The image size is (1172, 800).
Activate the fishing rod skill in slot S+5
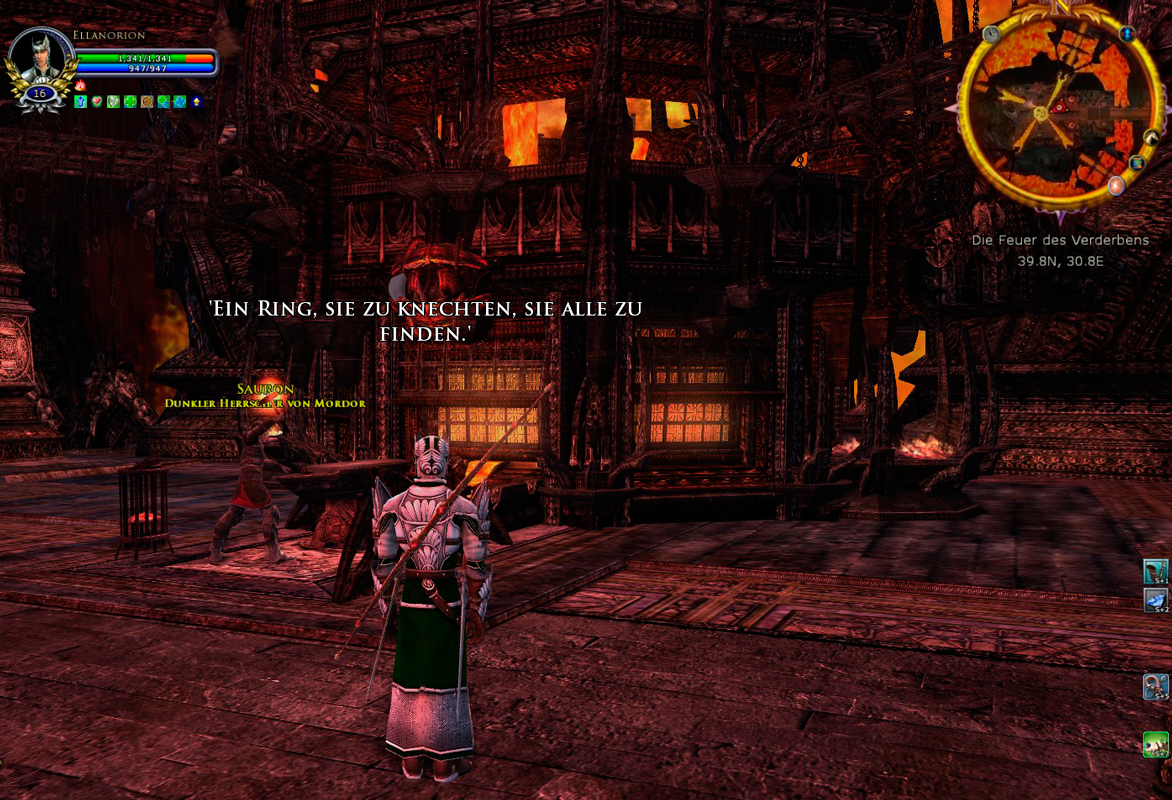click(1156, 687)
